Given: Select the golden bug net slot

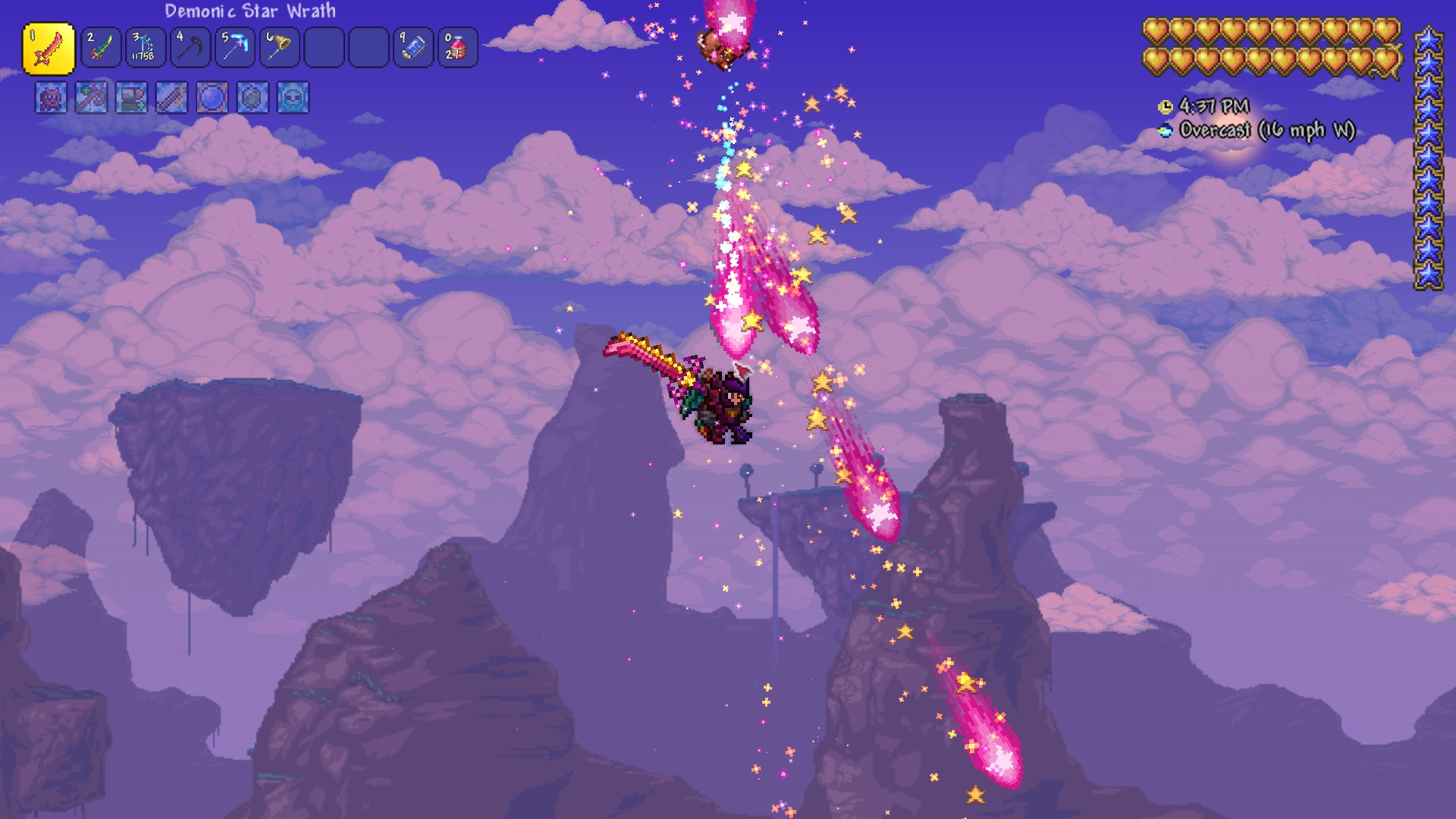Looking at the screenshot, I should coord(279,48).
